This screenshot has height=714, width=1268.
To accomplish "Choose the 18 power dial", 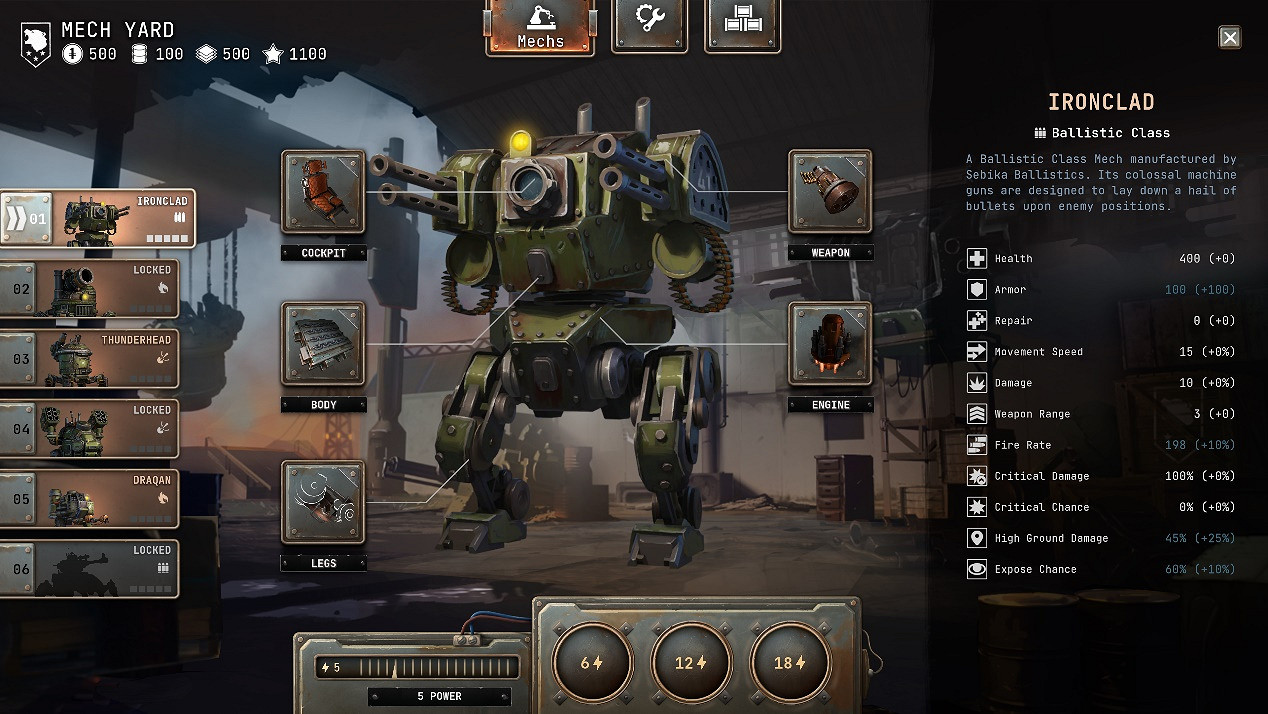I will pos(790,662).
